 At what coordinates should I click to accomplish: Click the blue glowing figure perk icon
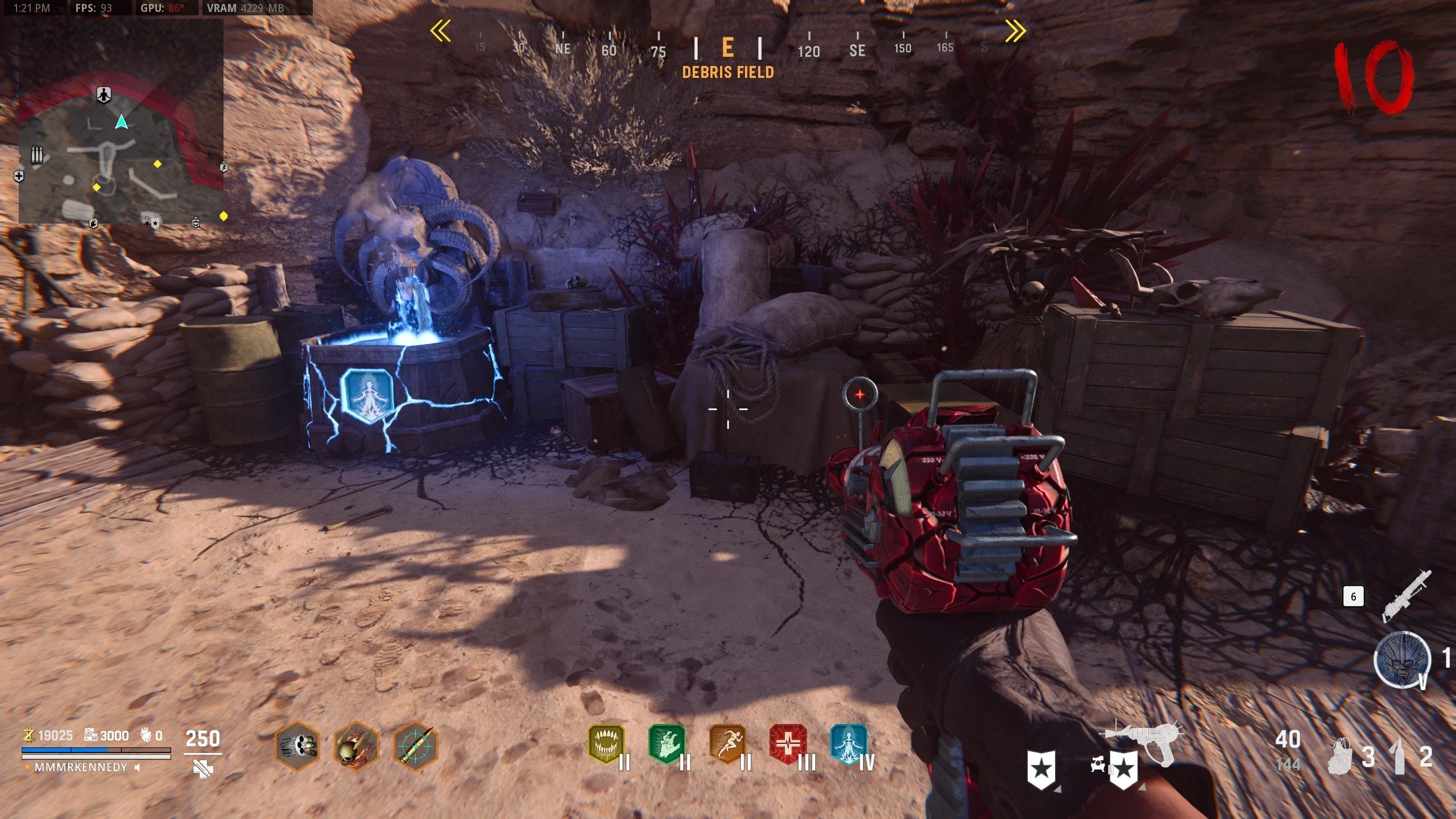849,744
